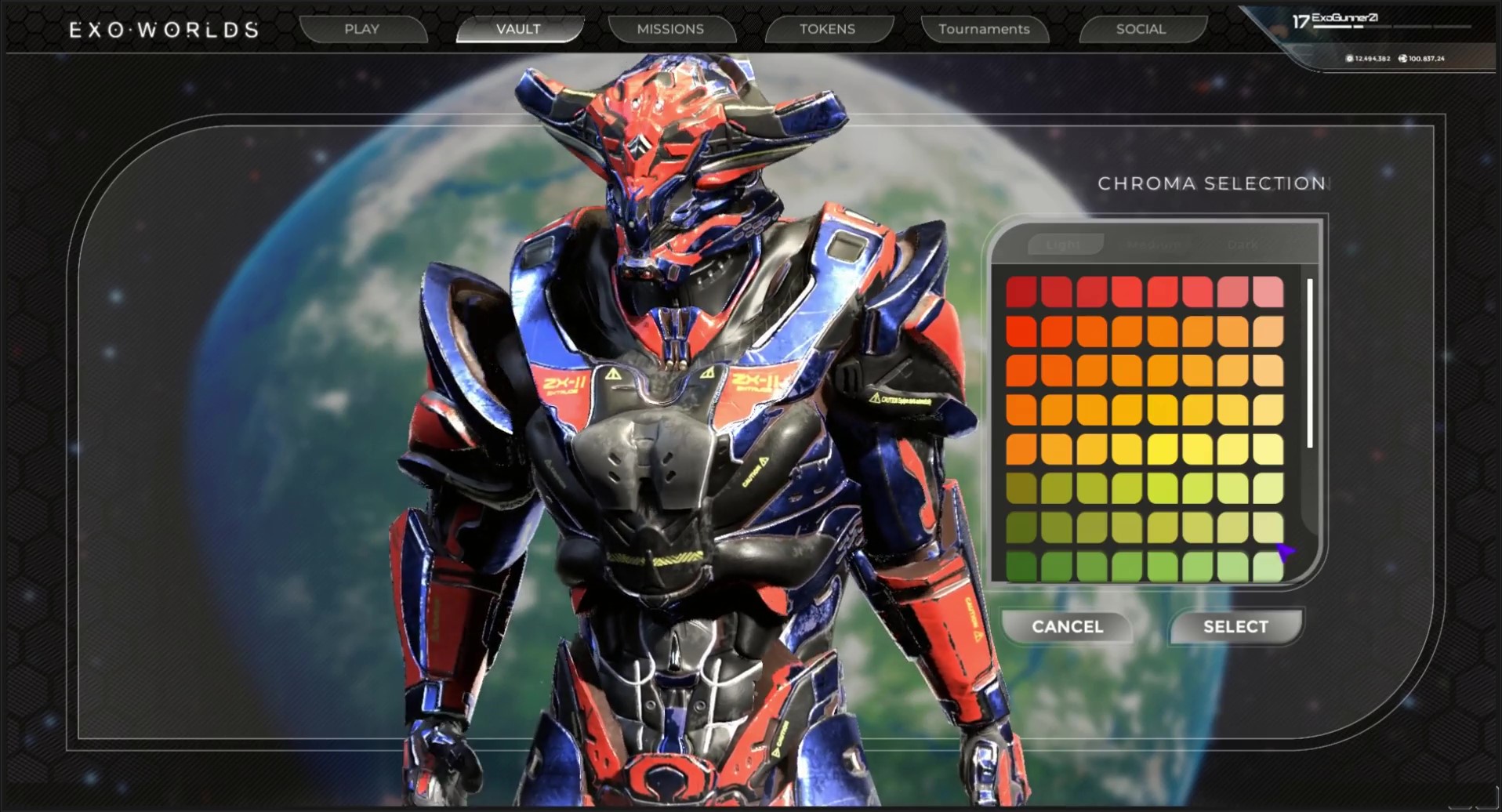The height and width of the screenshot is (812, 1502).
Task: Show the Tournaments page
Action: (984, 29)
